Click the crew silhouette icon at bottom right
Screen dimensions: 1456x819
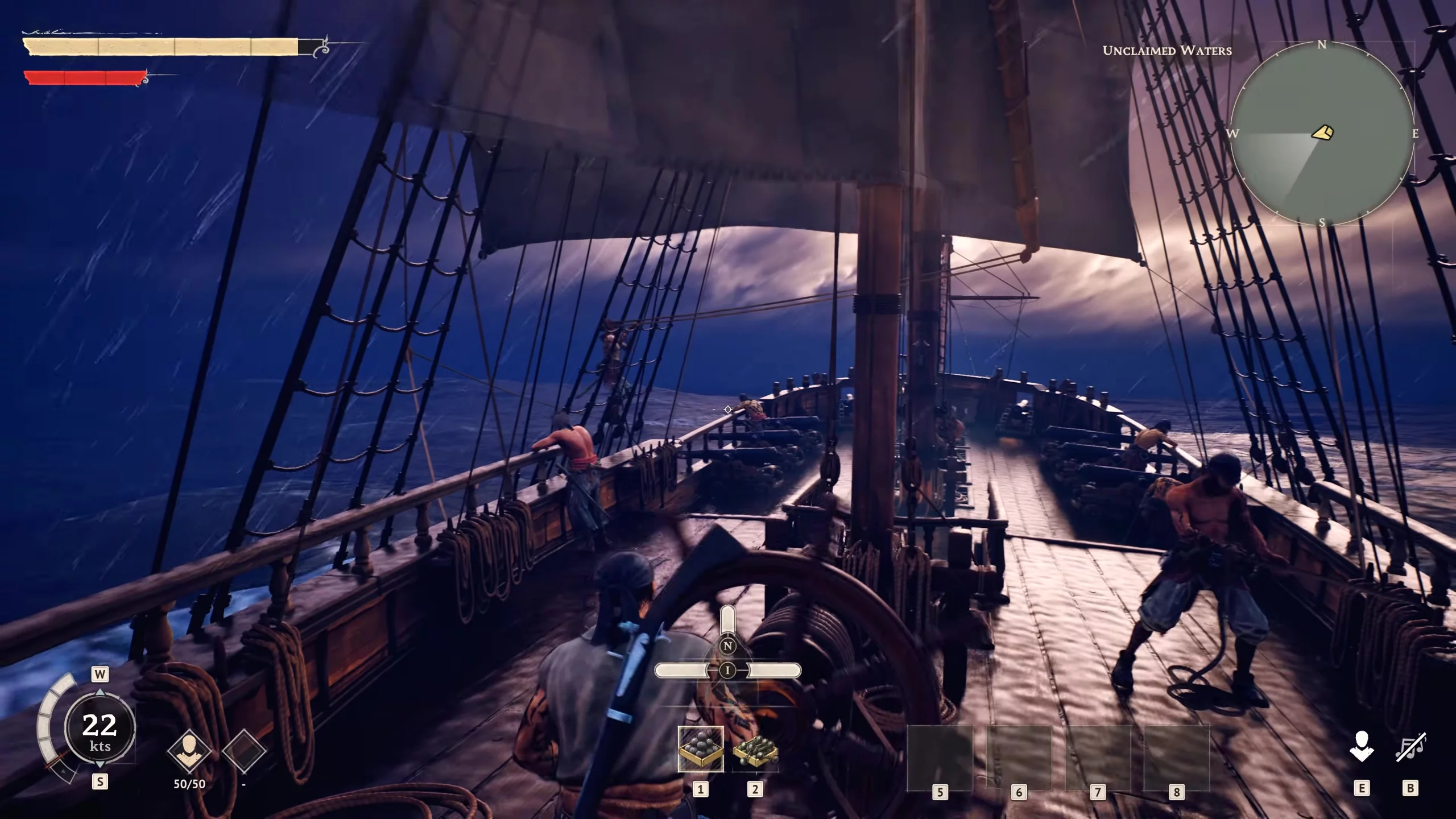(x=1362, y=747)
